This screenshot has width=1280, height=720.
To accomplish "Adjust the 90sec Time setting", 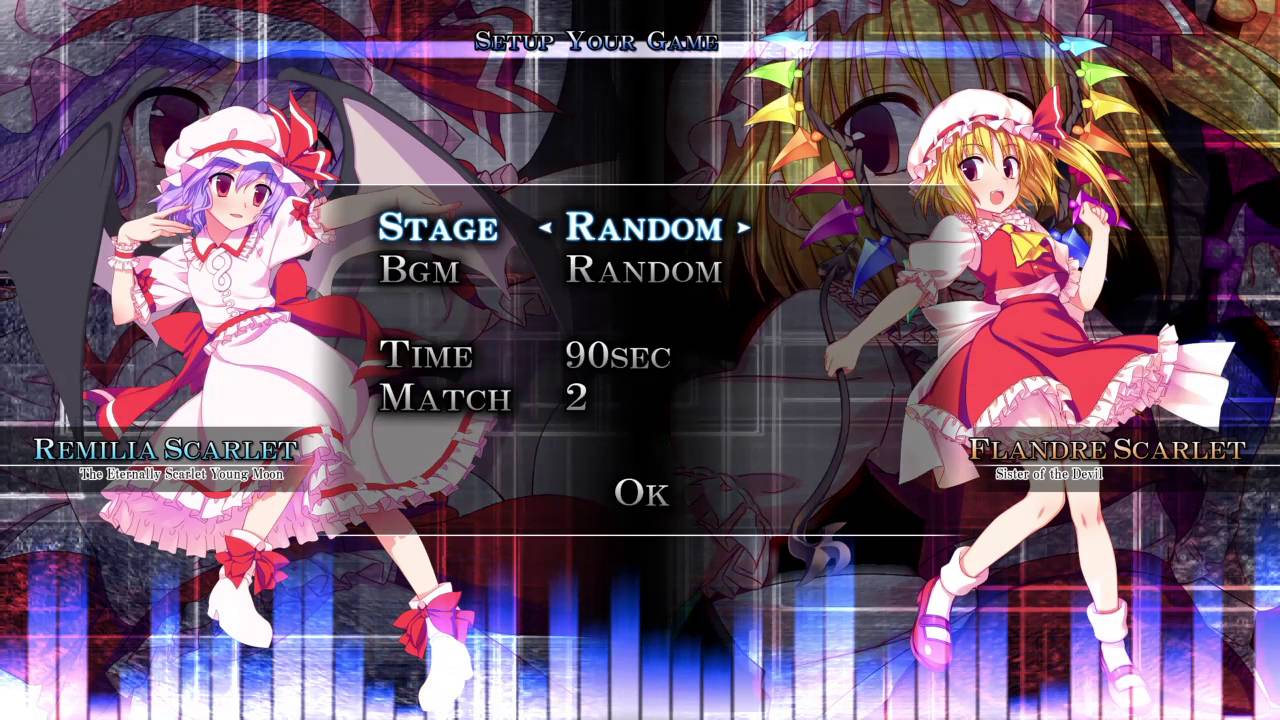I will [620, 355].
